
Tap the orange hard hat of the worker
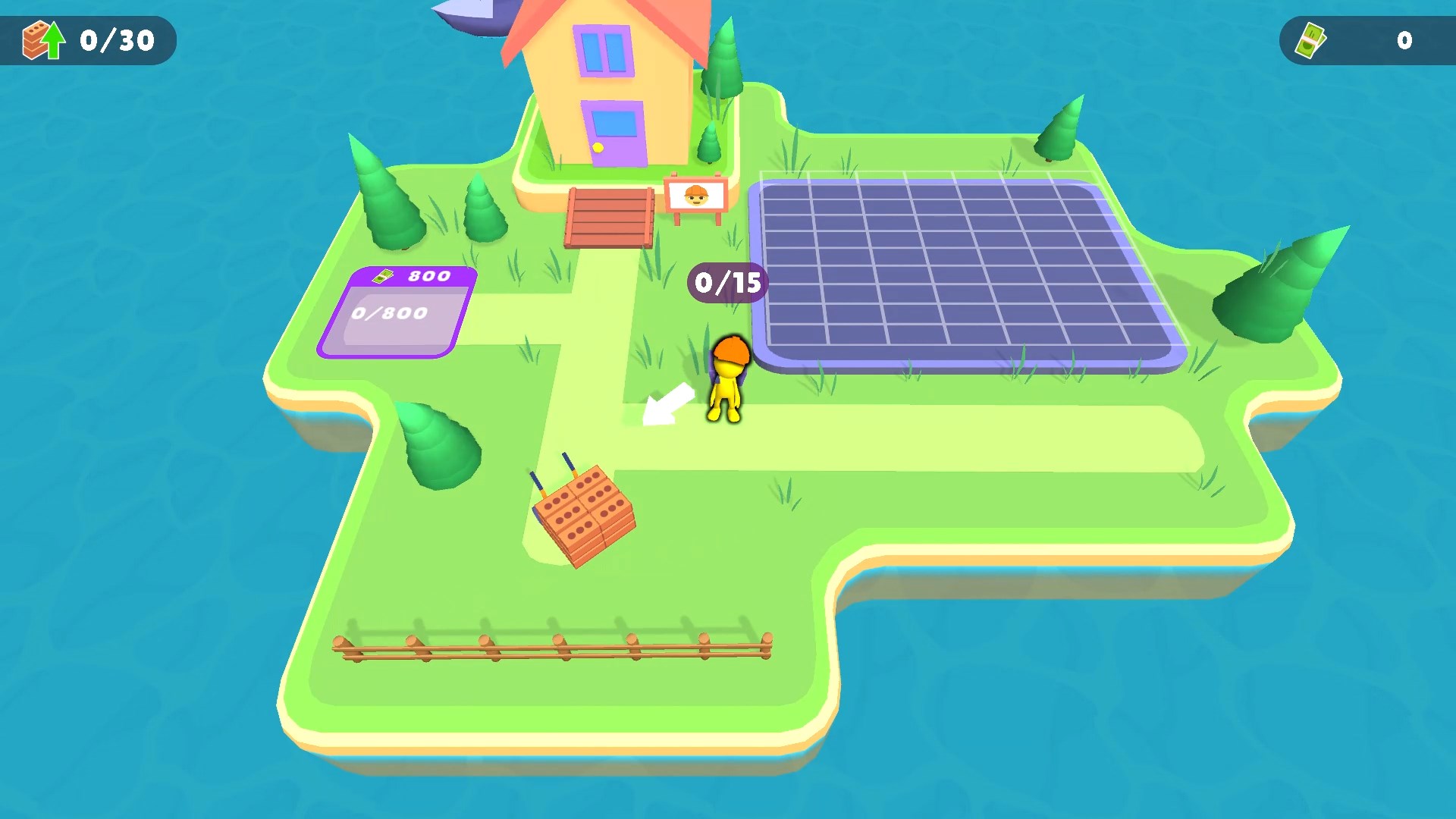(730, 350)
